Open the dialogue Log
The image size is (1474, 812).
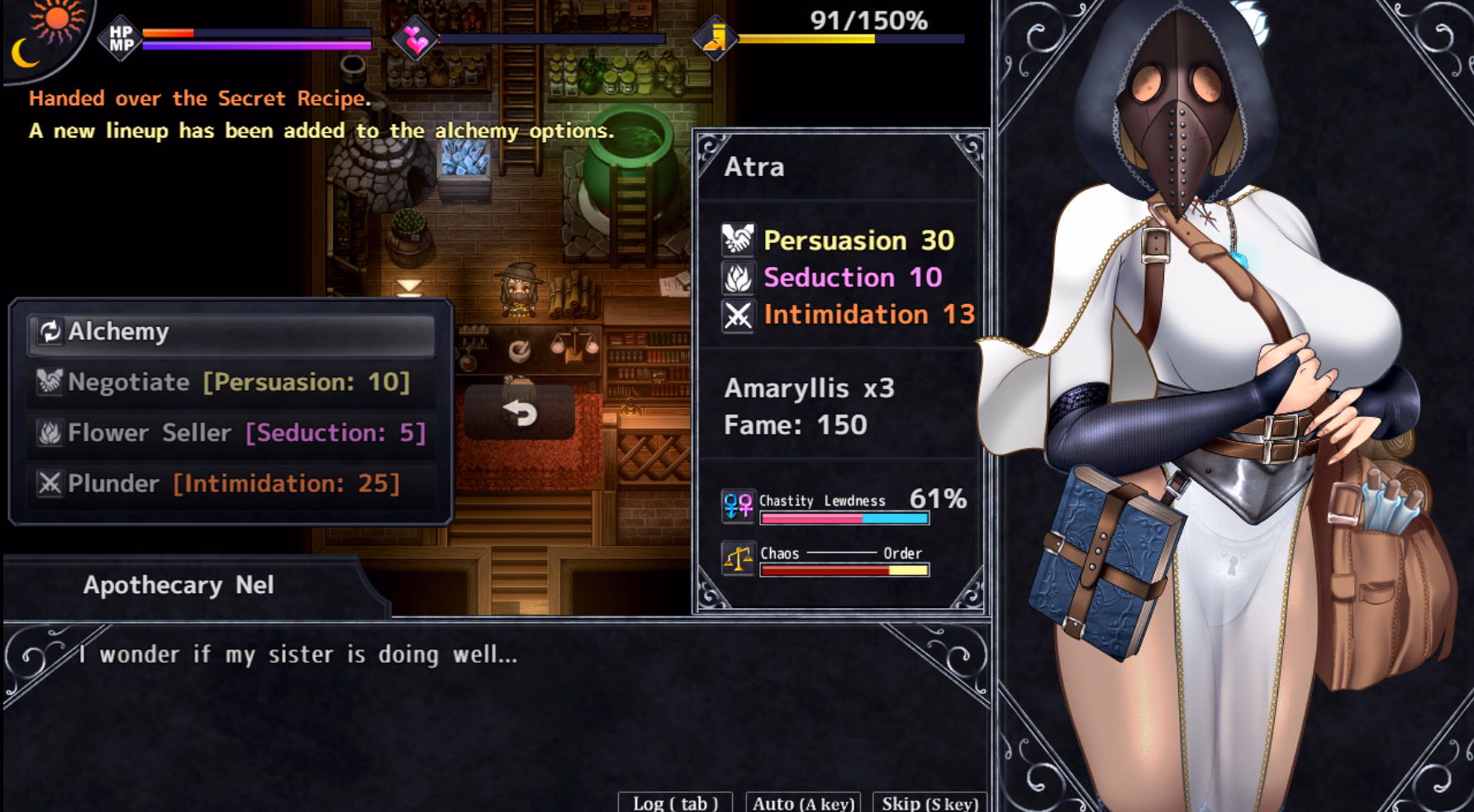pos(675,803)
